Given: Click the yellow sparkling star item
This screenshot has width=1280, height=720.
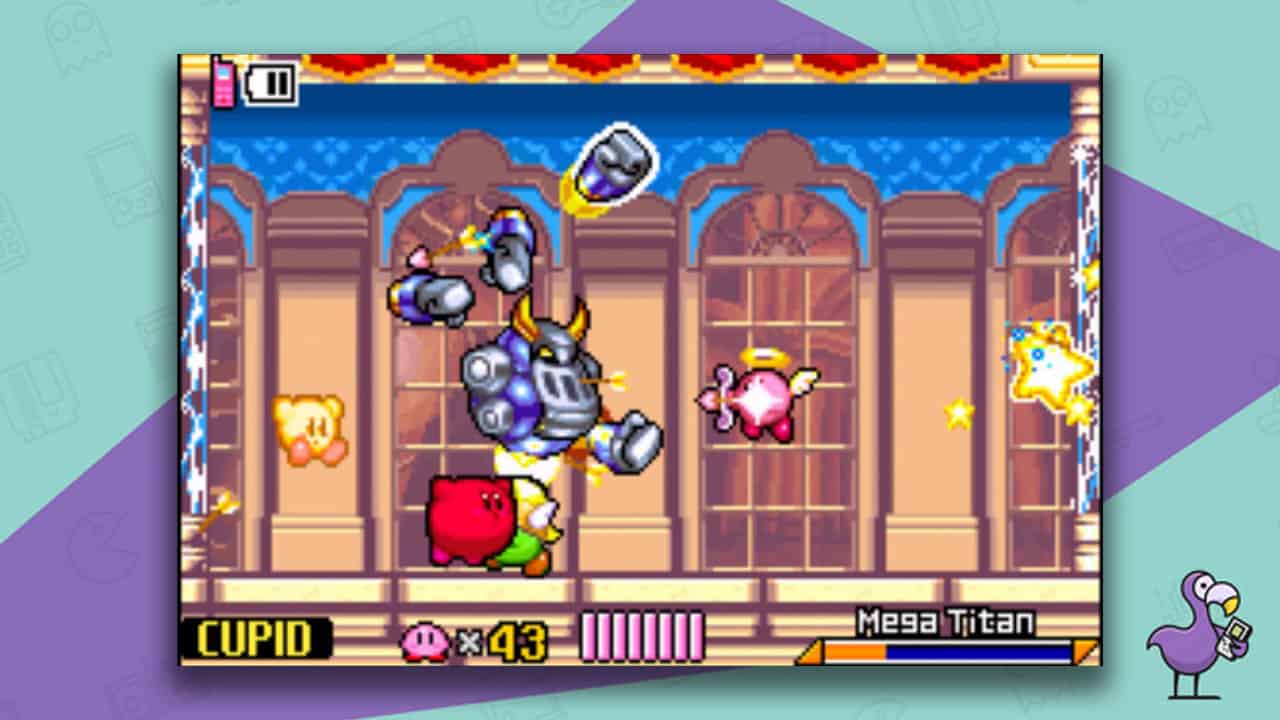Looking at the screenshot, I should tap(1042, 364).
